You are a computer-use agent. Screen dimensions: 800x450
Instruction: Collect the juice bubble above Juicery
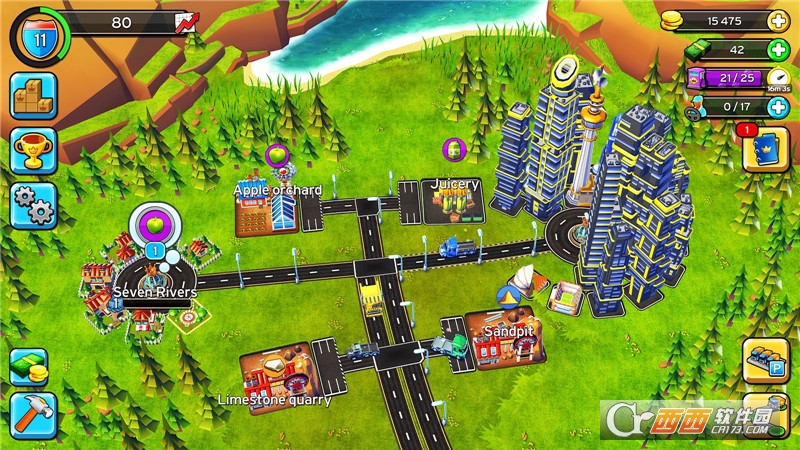point(455,150)
